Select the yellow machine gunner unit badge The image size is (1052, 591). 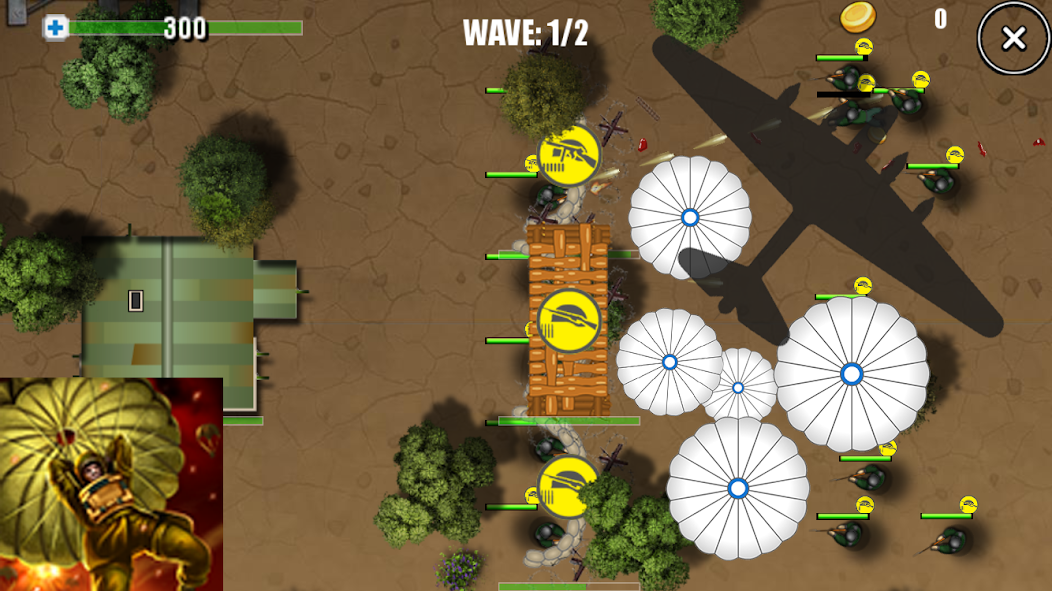(569, 155)
